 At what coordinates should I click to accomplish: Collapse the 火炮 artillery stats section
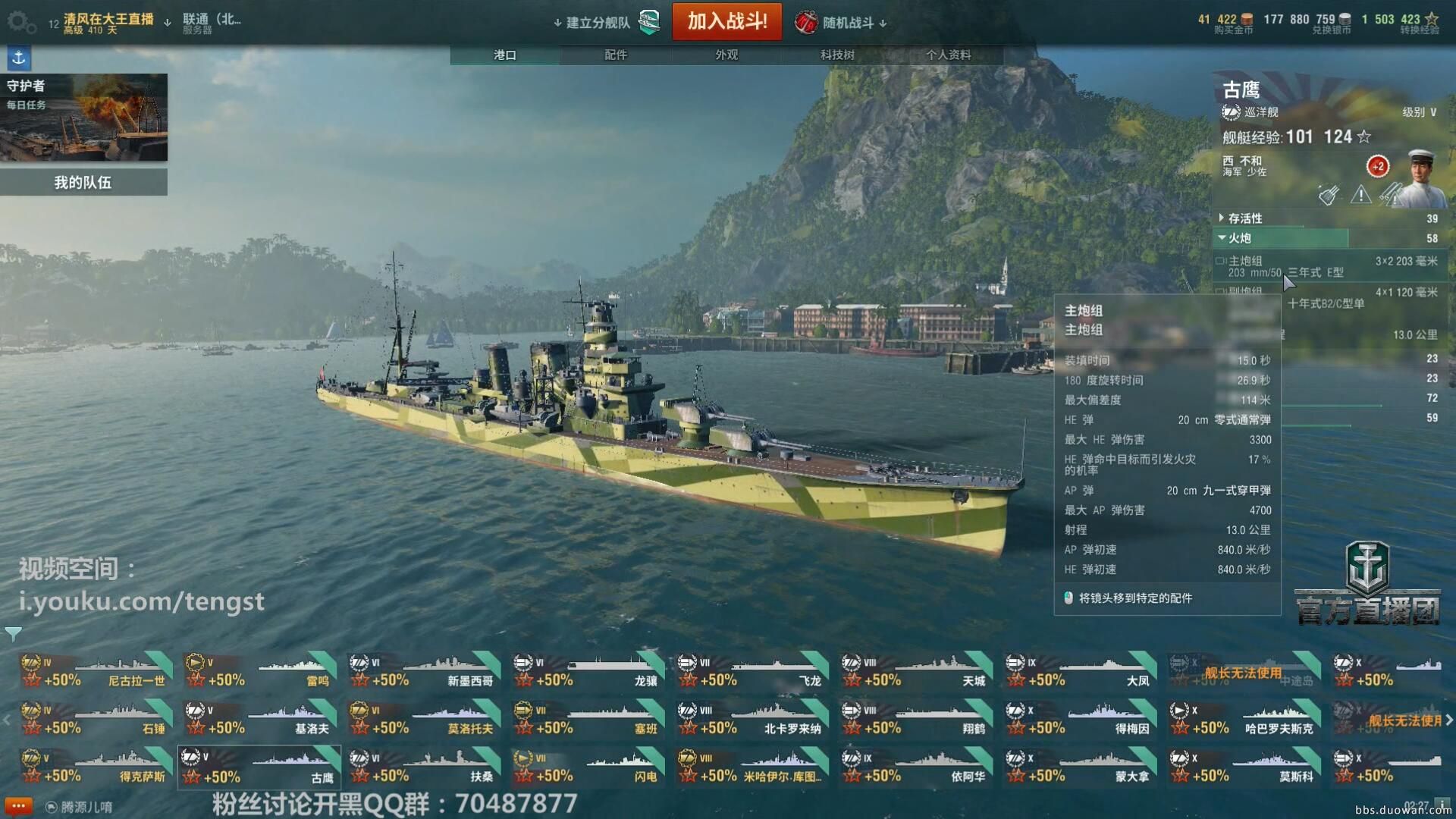click(x=1239, y=238)
